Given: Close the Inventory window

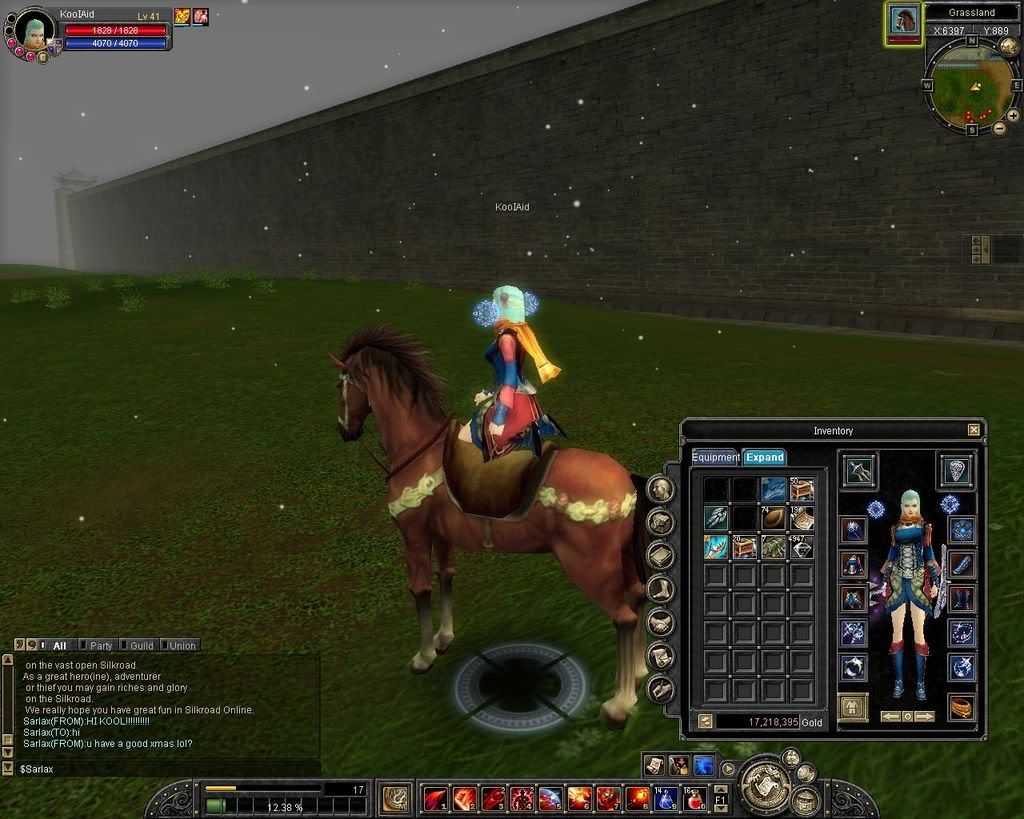Looking at the screenshot, I should coord(974,430).
